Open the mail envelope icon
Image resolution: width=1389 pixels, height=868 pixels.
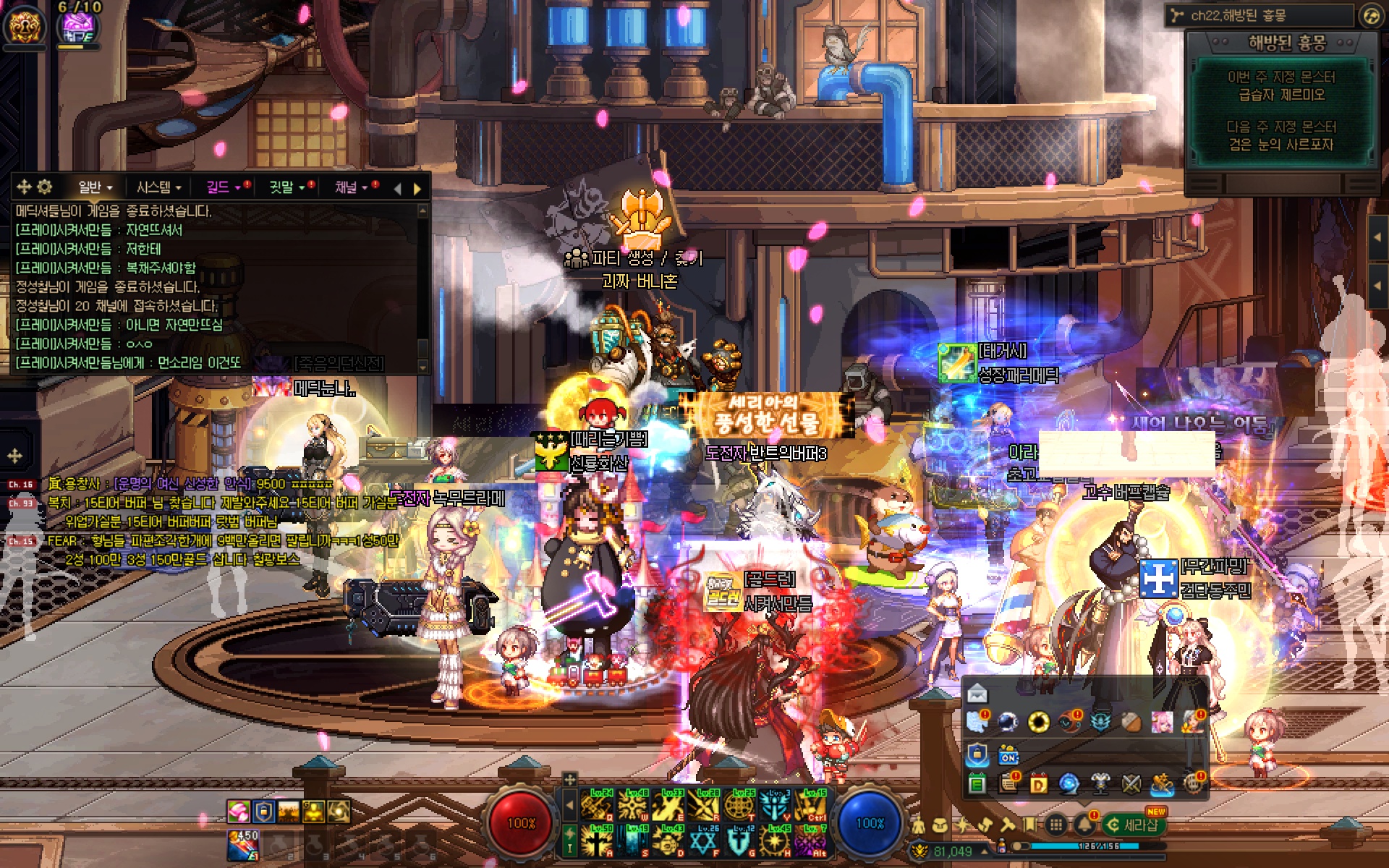pyautogui.click(x=977, y=694)
